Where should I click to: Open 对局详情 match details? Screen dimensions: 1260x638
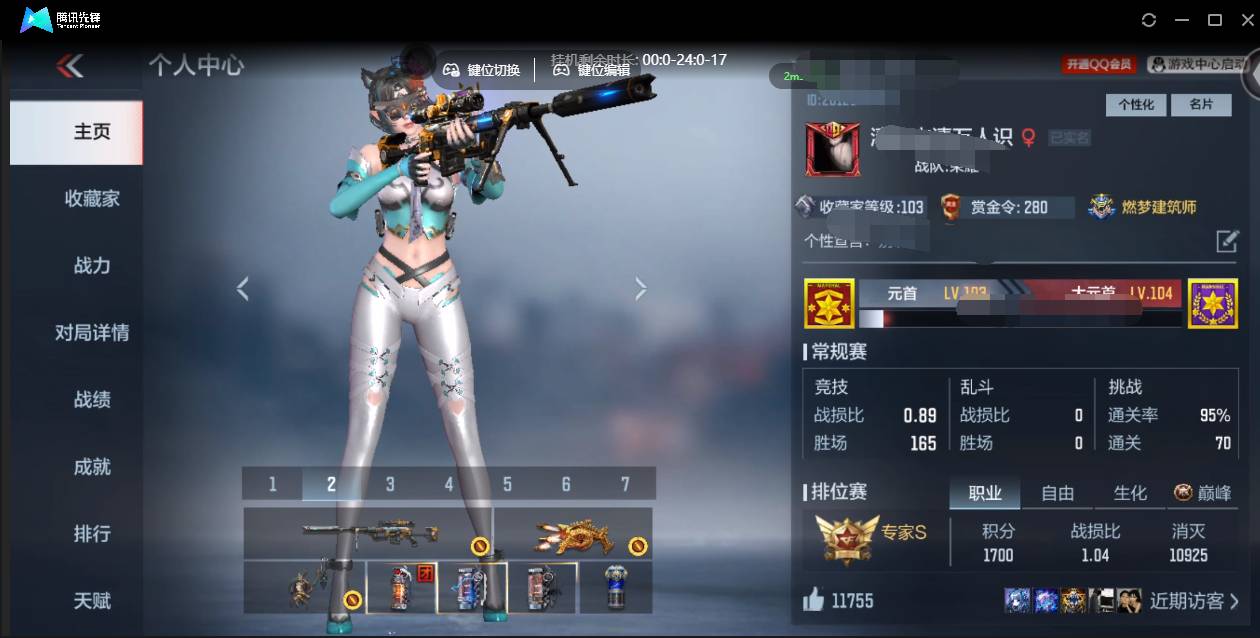92,333
